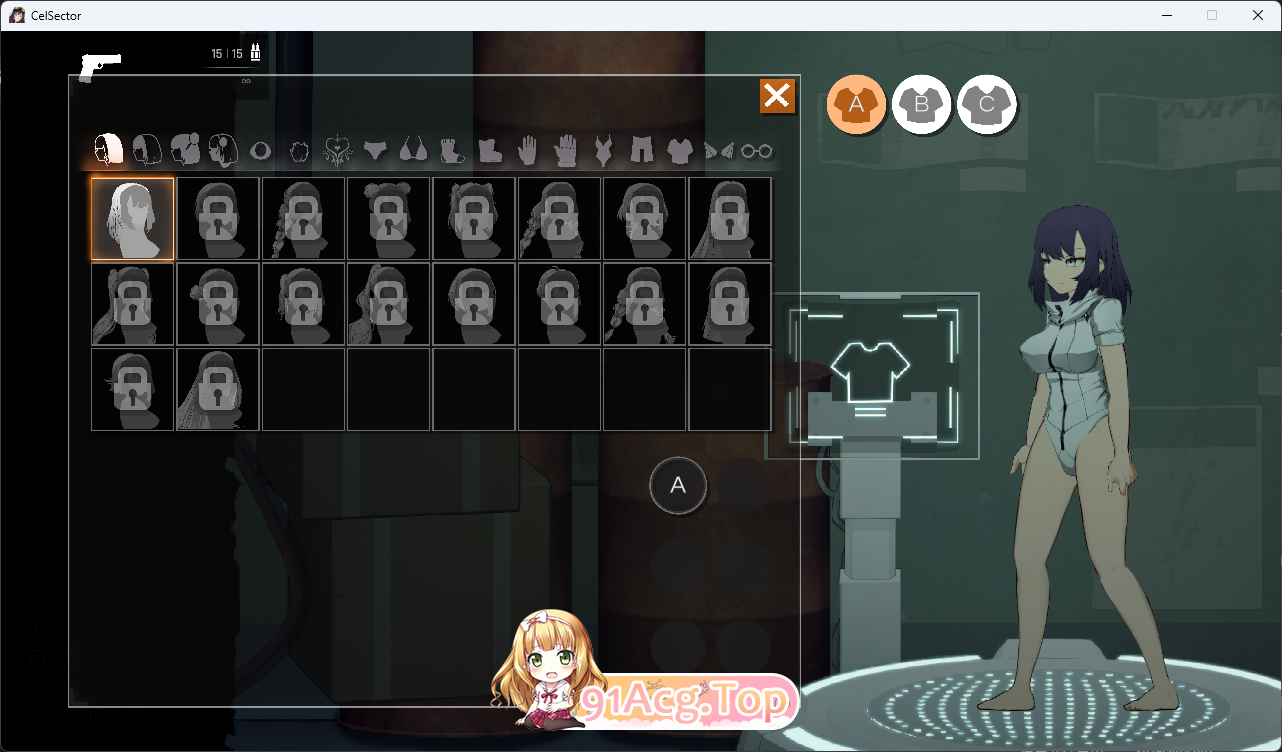Select the swimsuit category icon
The image size is (1282, 752).
click(x=605, y=150)
